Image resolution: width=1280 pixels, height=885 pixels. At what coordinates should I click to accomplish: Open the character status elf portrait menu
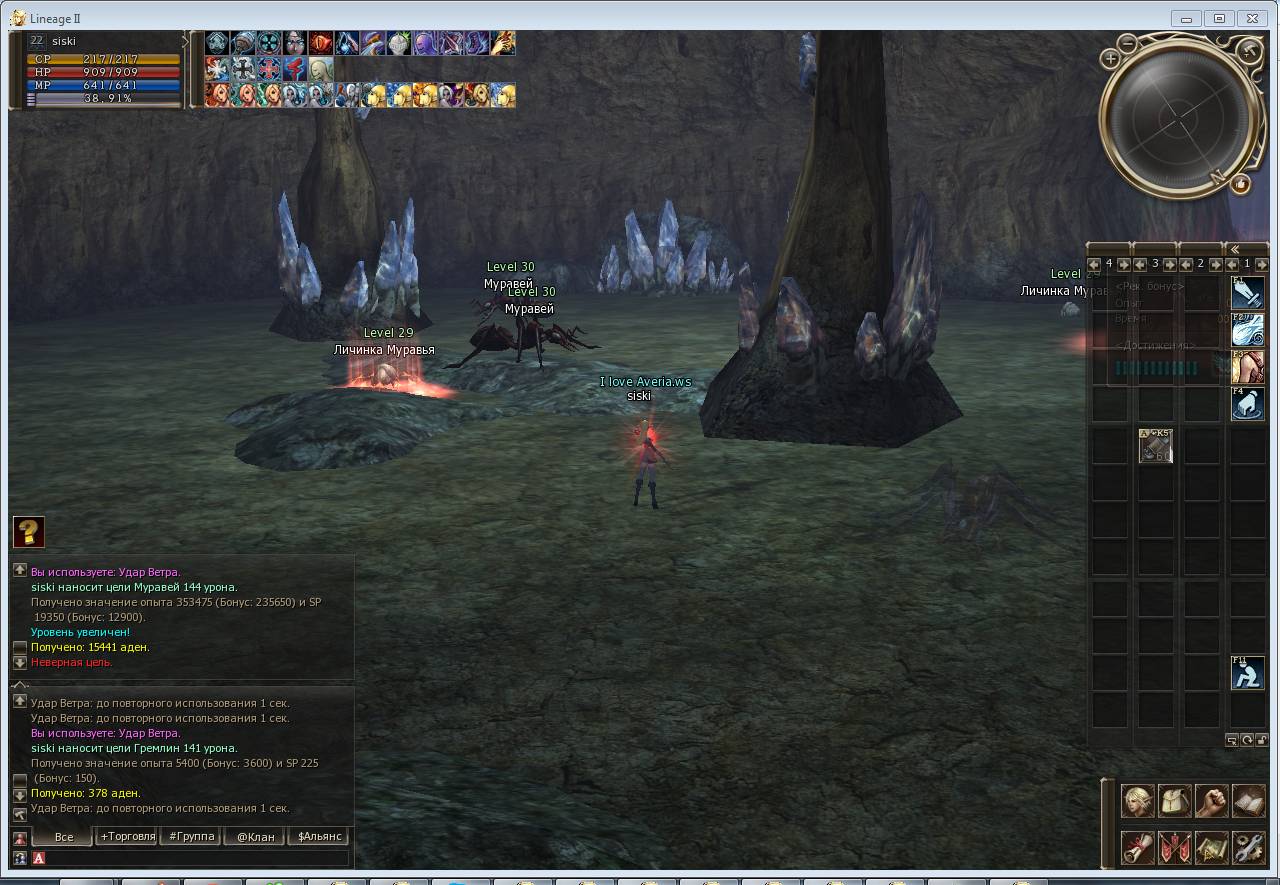click(x=1137, y=802)
